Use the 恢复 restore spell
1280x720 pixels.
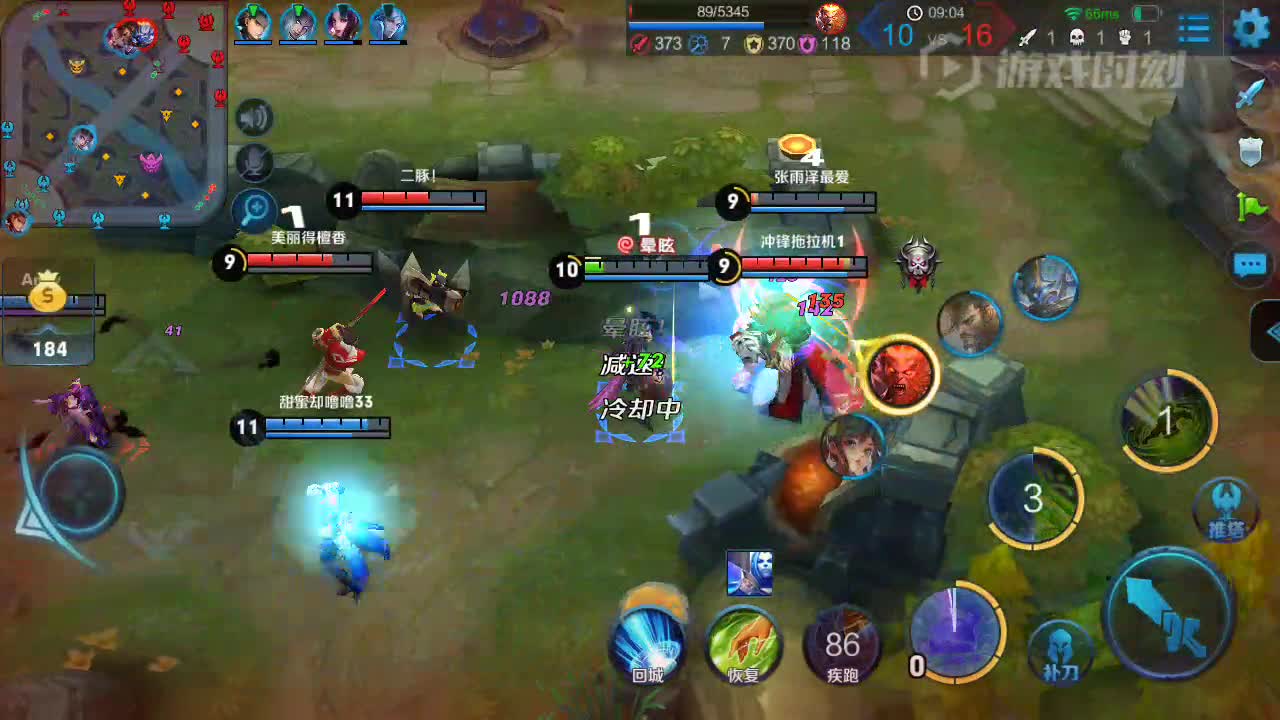[x=743, y=643]
